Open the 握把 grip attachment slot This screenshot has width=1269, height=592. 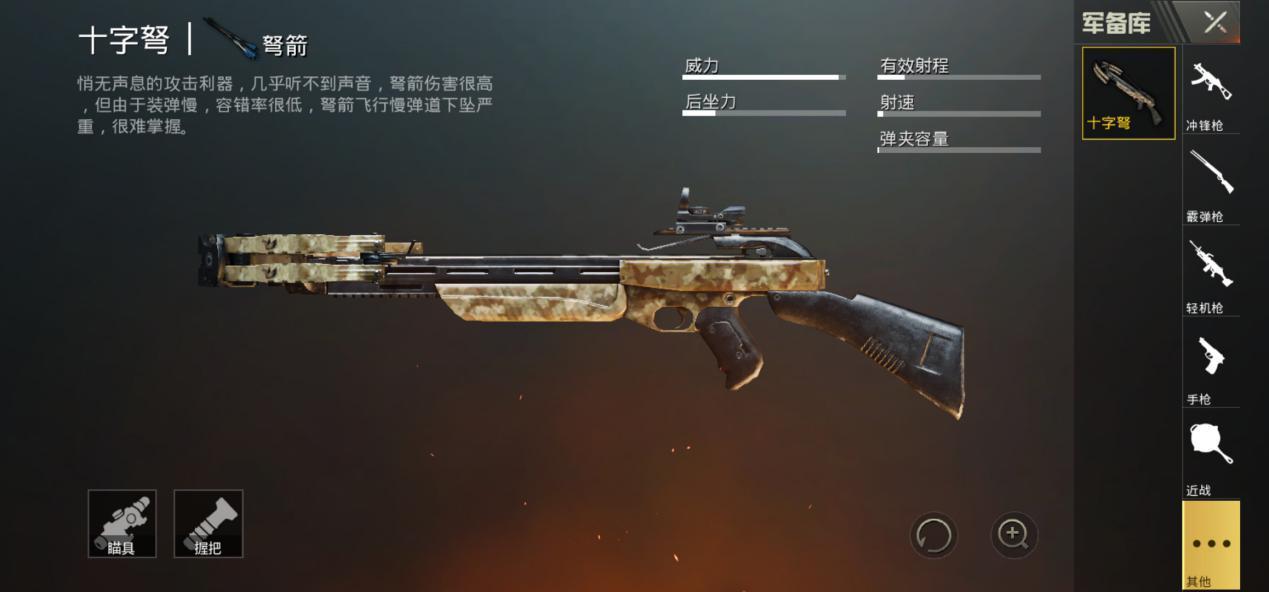coord(208,523)
